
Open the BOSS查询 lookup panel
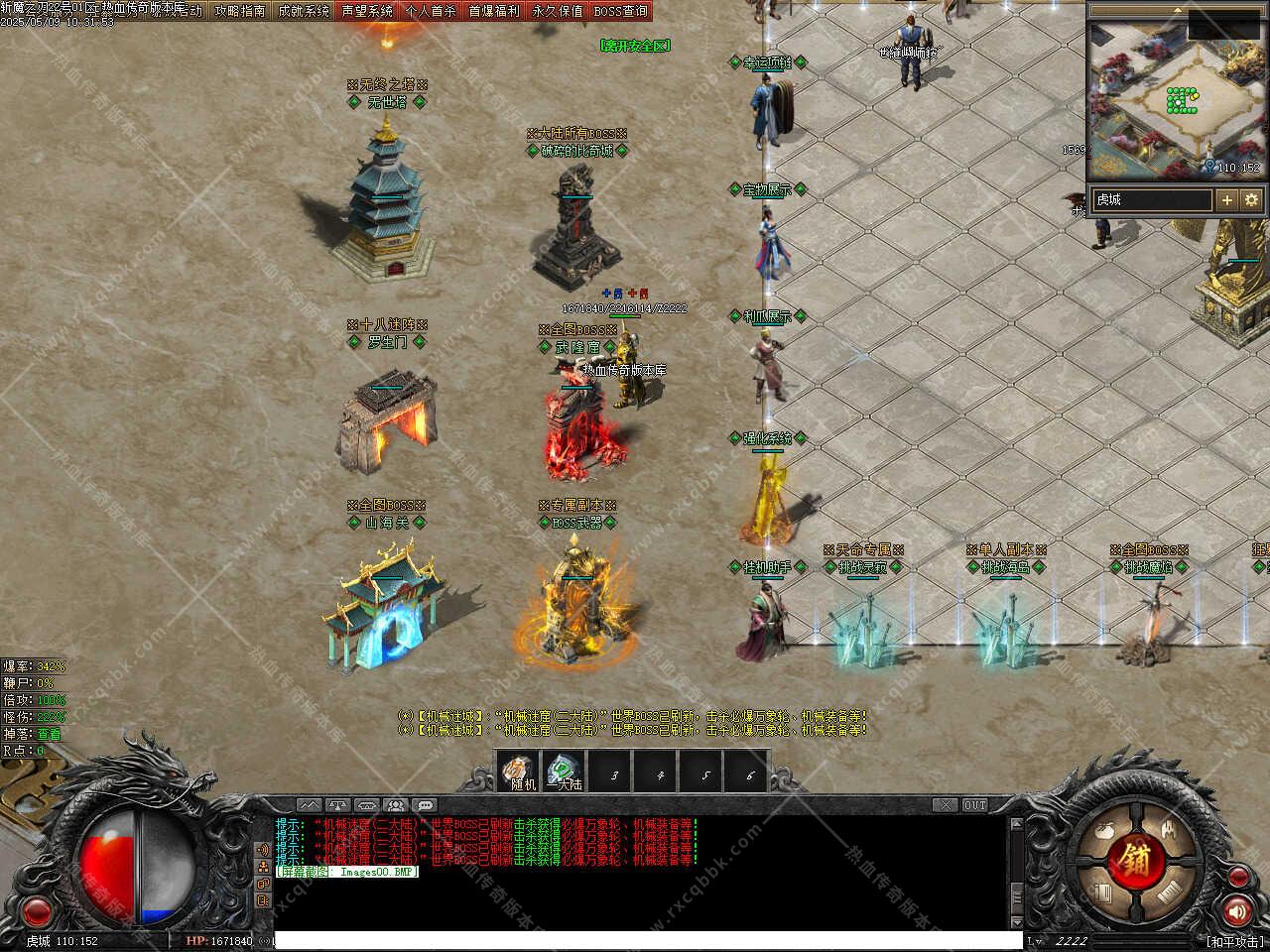(620, 11)
